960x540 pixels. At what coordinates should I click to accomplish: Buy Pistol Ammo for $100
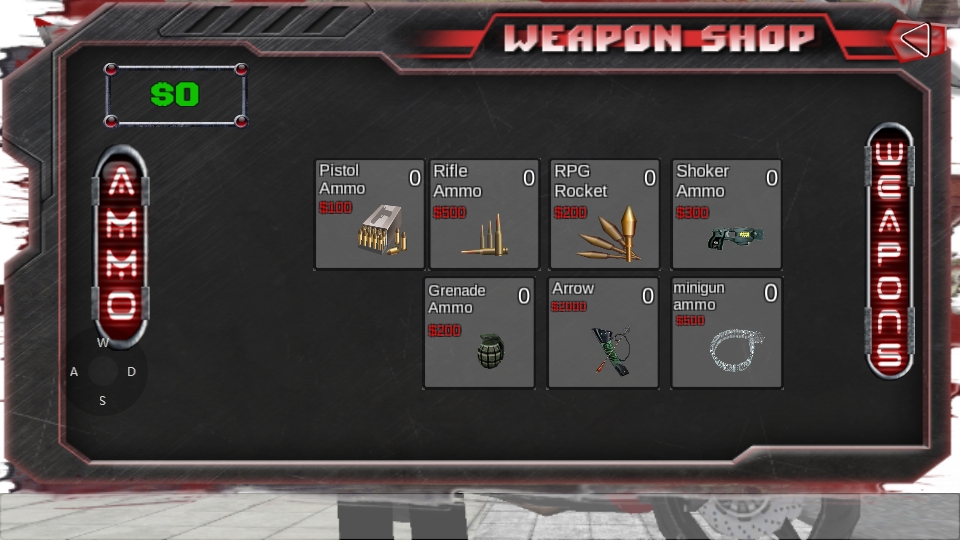pyautogui.click(x=370, y=214)
